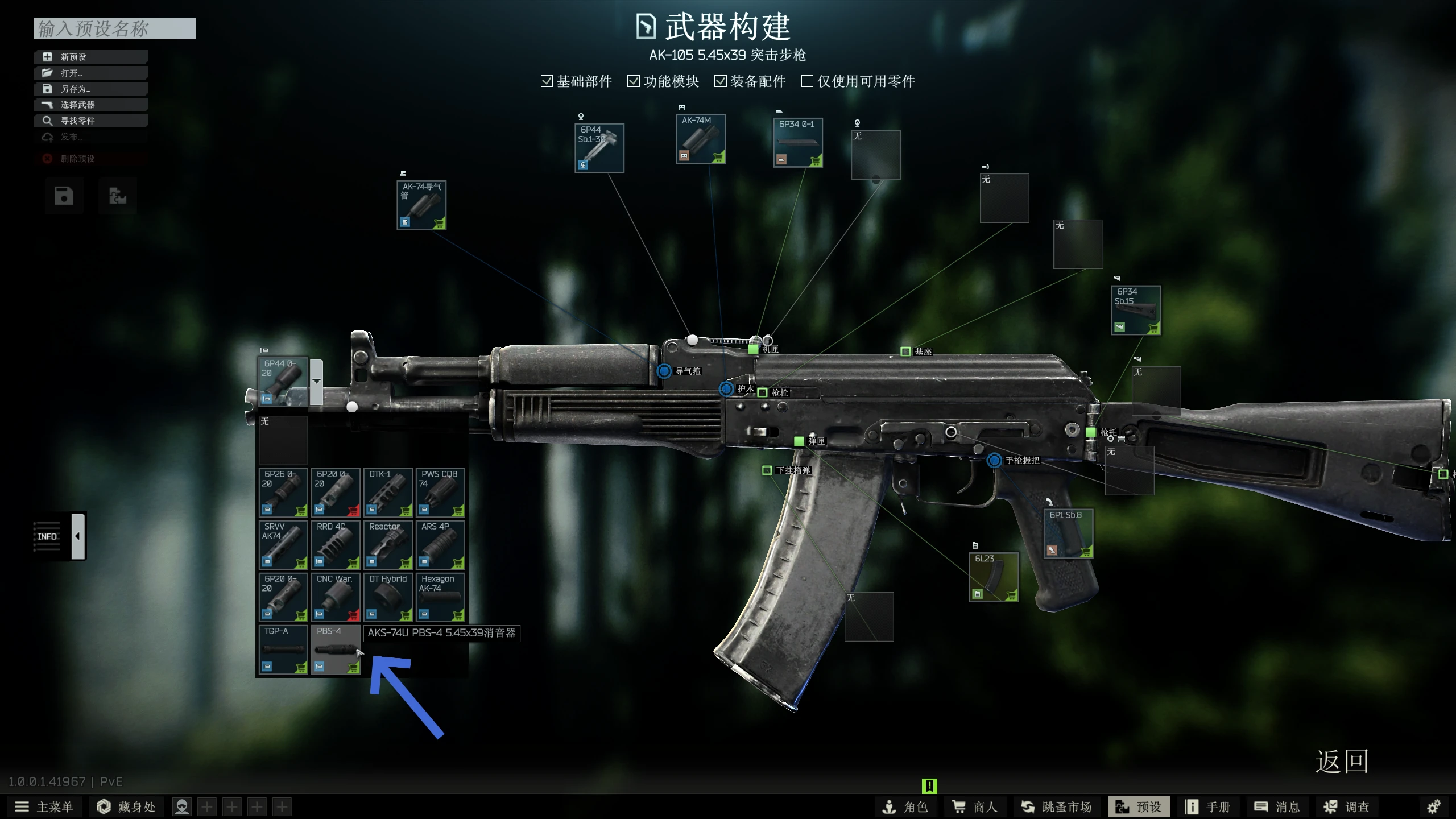This screenshot has height=819, width=1456.
Task: Uncheck the 基础部件 checkbox
Action: (547, 81)
